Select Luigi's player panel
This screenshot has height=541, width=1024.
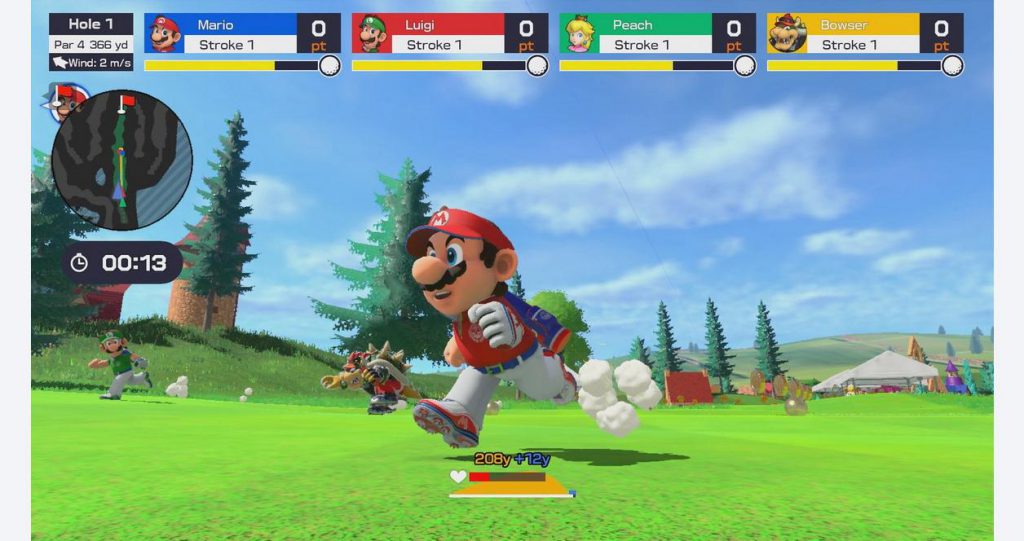450,34
